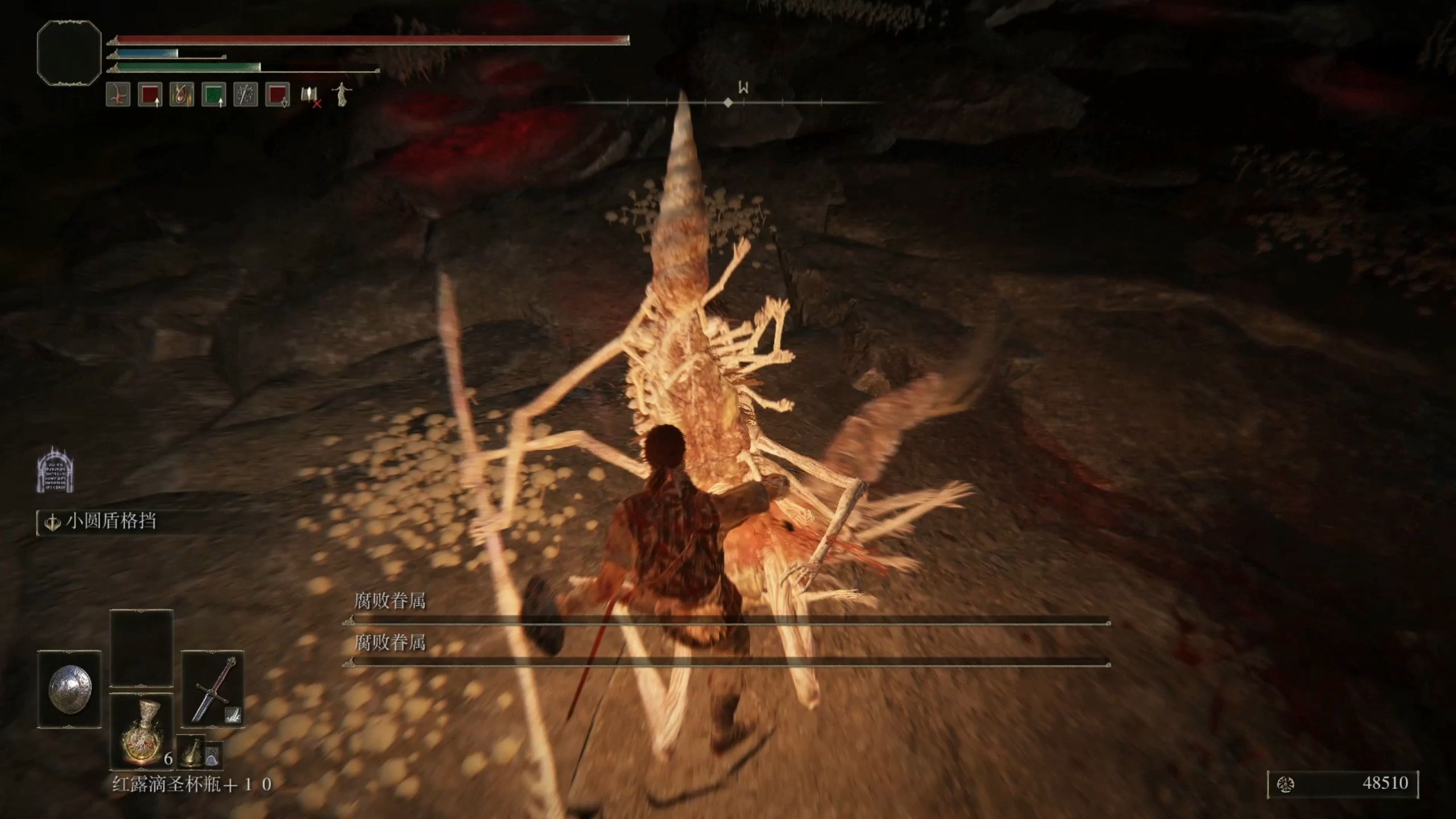Click the scratched branch pattern buff icon
Image resolution: width=1456 pixels, height=819 pixels.
click(246, 94)
